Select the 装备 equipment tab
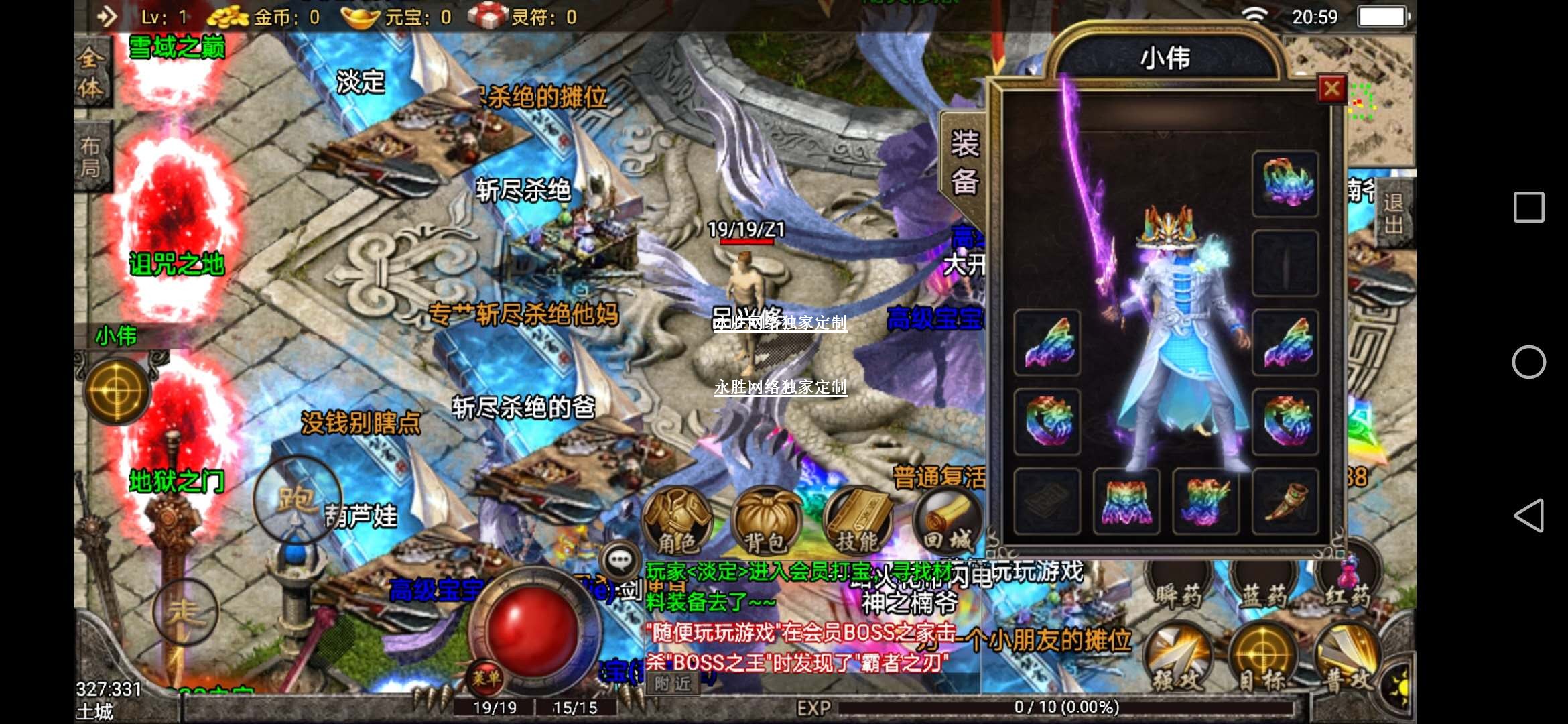Screen dimensions: 1568x724 [964, 163]
